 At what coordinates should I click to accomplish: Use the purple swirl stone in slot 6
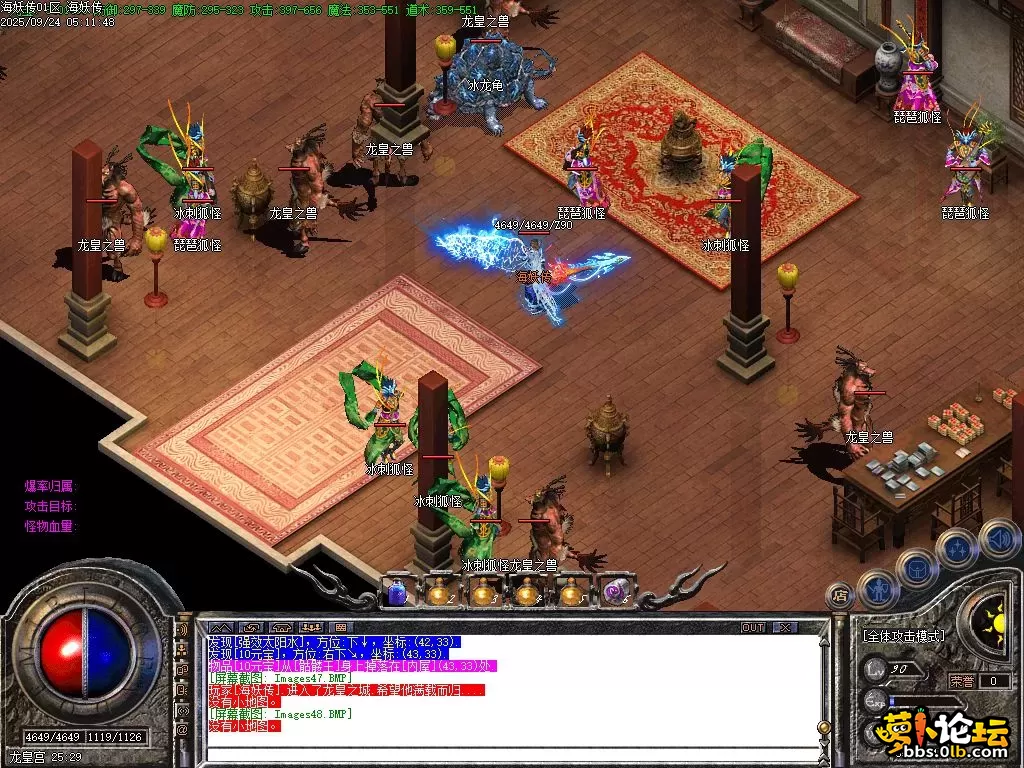(615, 593)
